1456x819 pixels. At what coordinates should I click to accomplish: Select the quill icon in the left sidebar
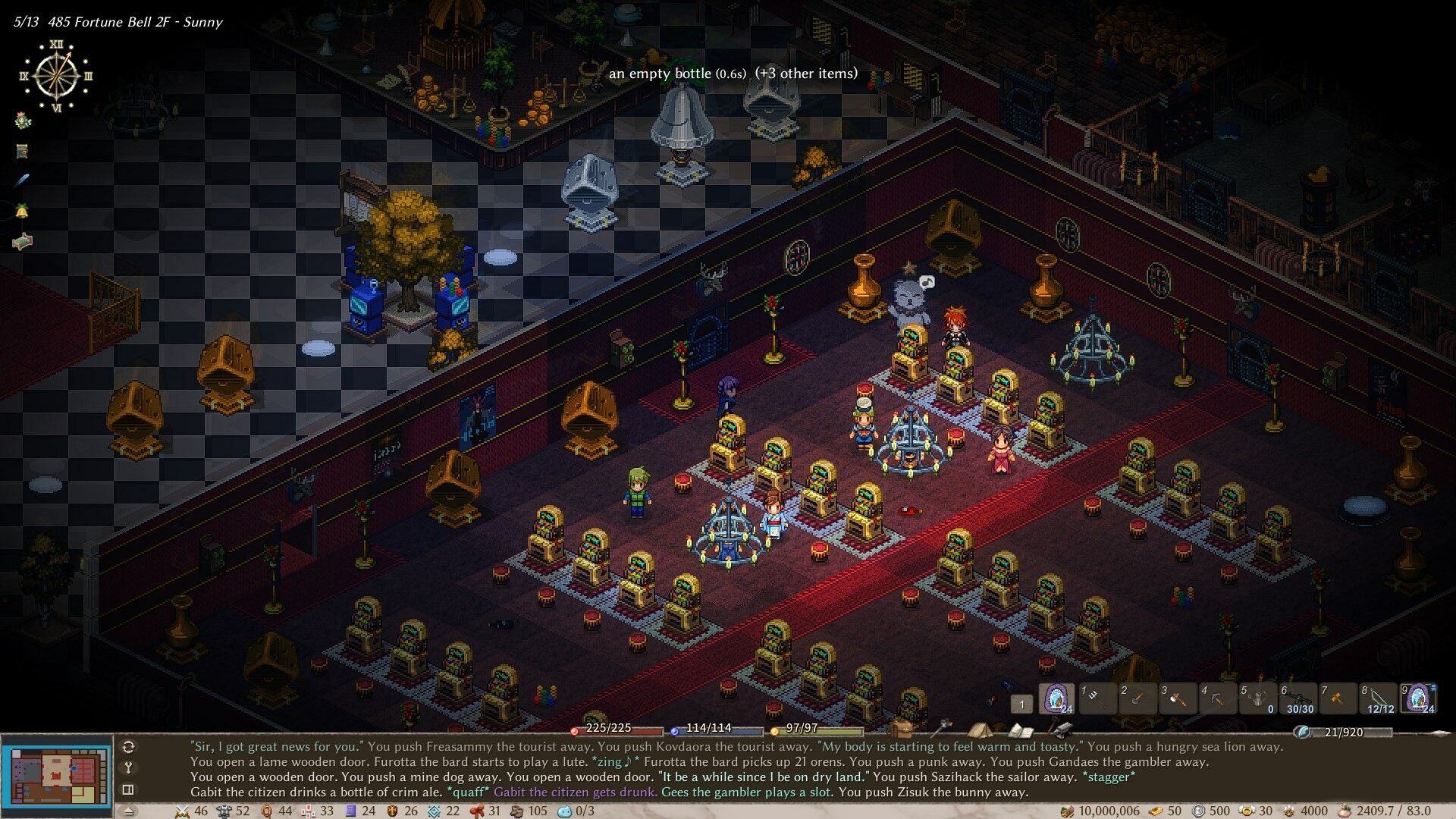click(x=21, y=180)
